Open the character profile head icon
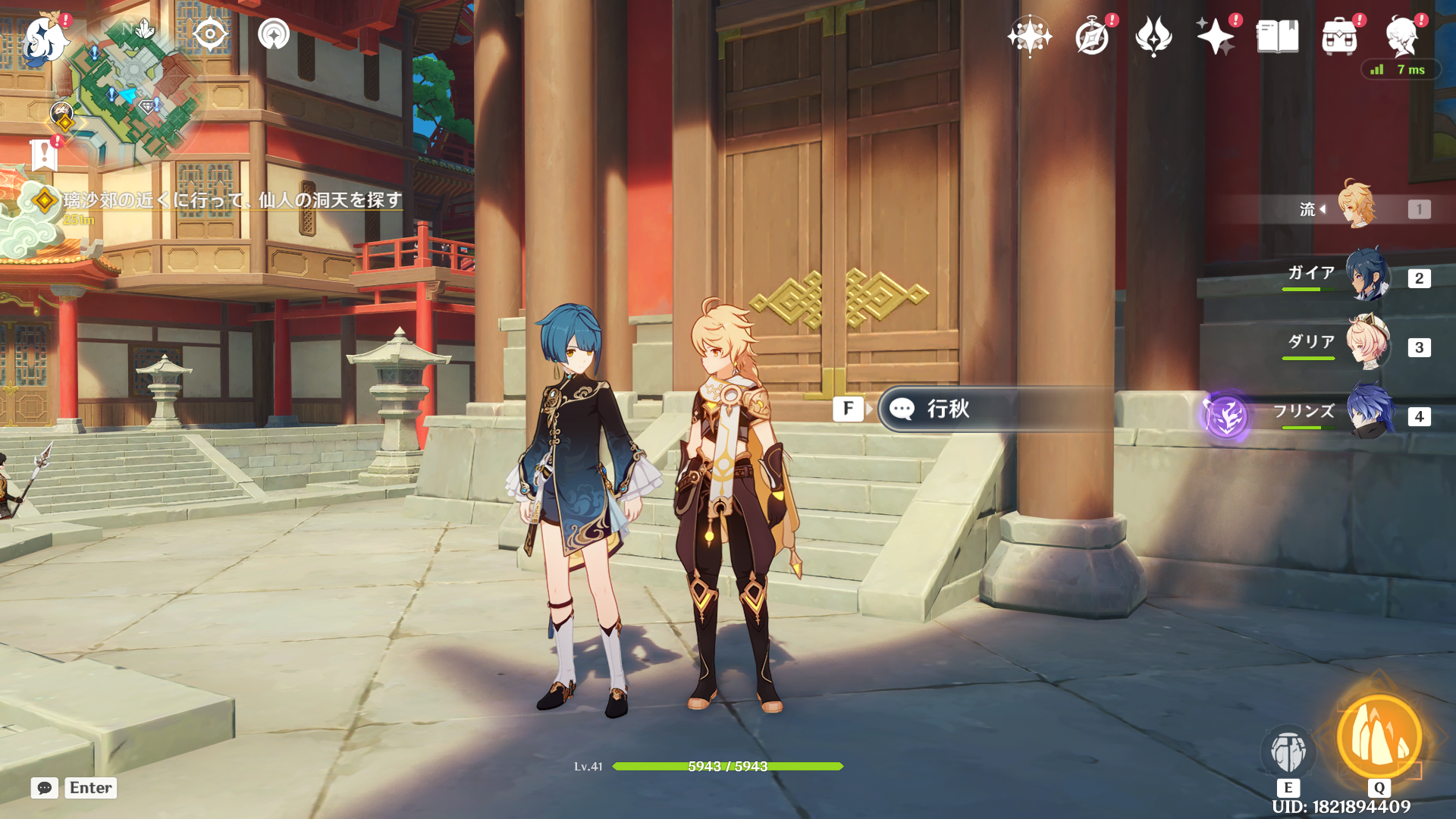This screenshot has height=819, width=1456. [1402, 36]
